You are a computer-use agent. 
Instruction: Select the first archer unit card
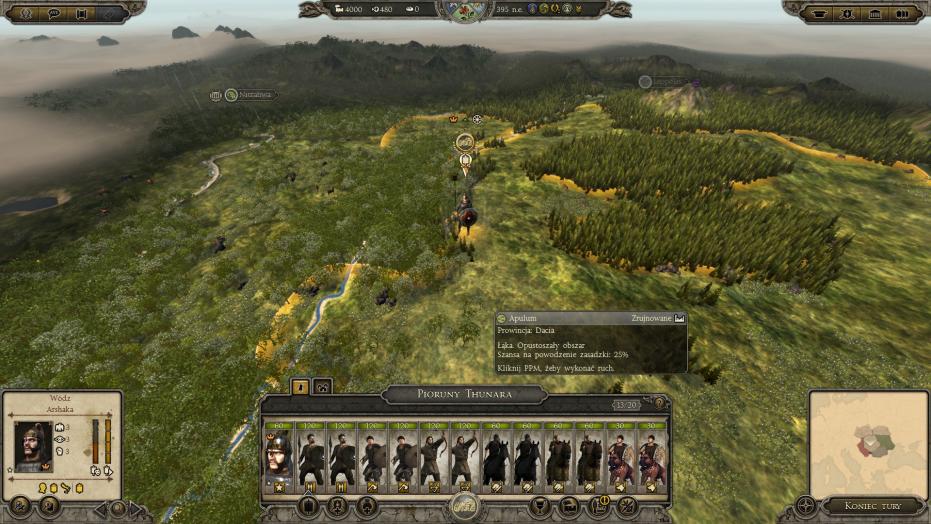(433, 459)
